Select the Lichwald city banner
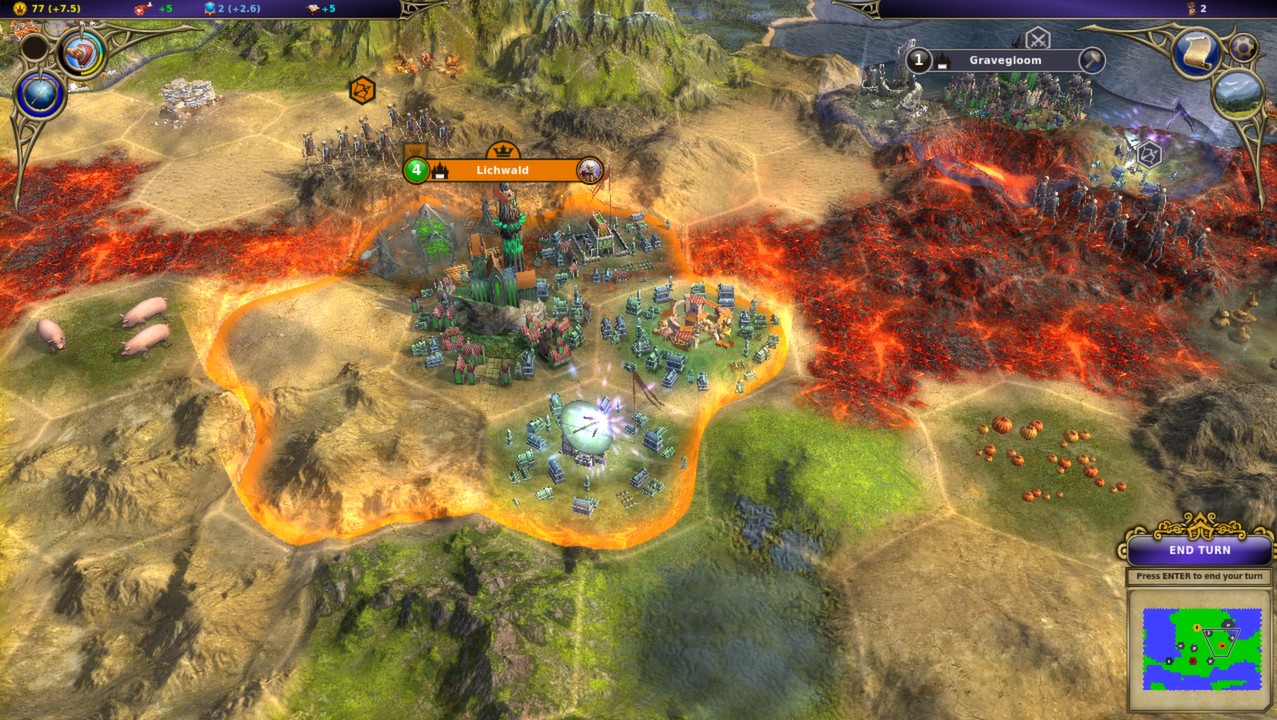 (x=502, y=171)
